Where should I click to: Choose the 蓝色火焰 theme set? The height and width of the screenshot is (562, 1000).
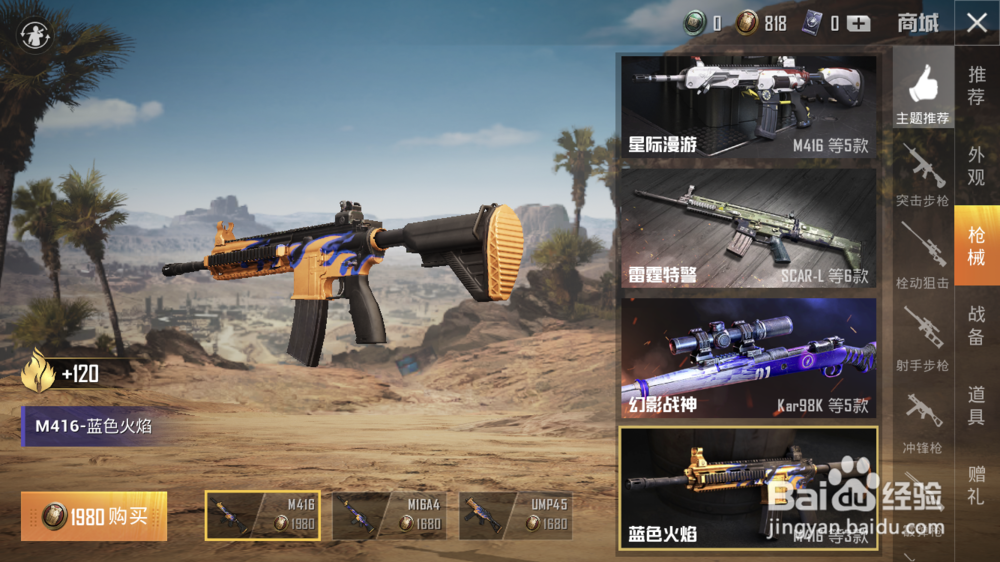pyautogui.click(x=748, y=488)
